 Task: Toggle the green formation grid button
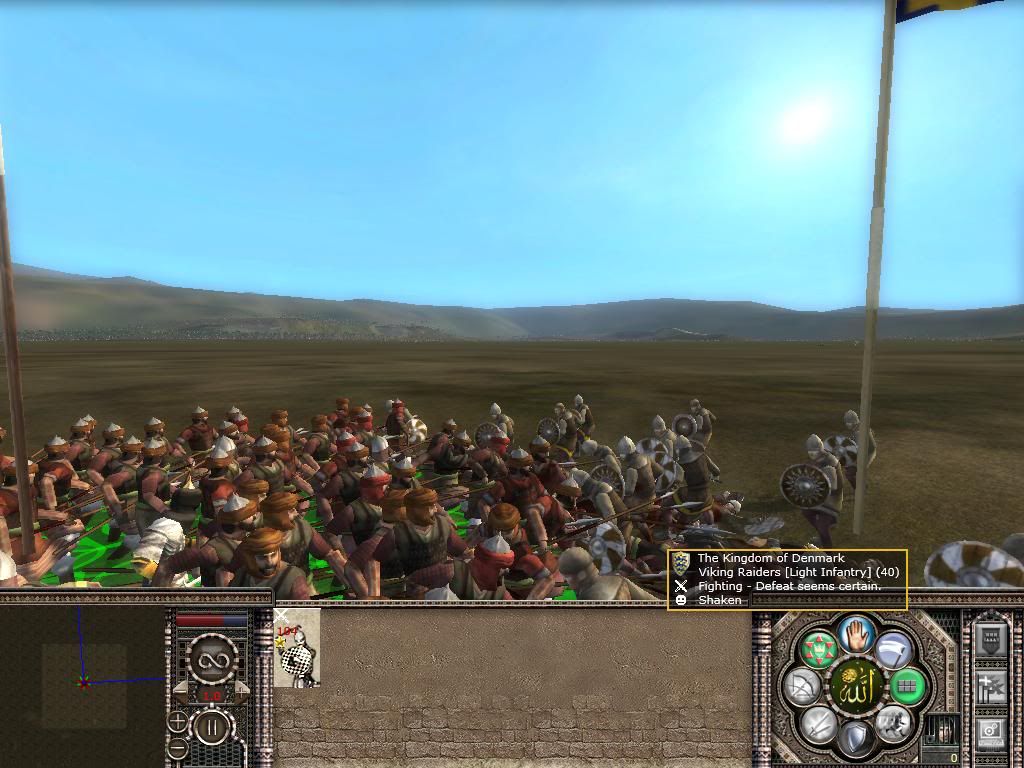click(908, 686)
